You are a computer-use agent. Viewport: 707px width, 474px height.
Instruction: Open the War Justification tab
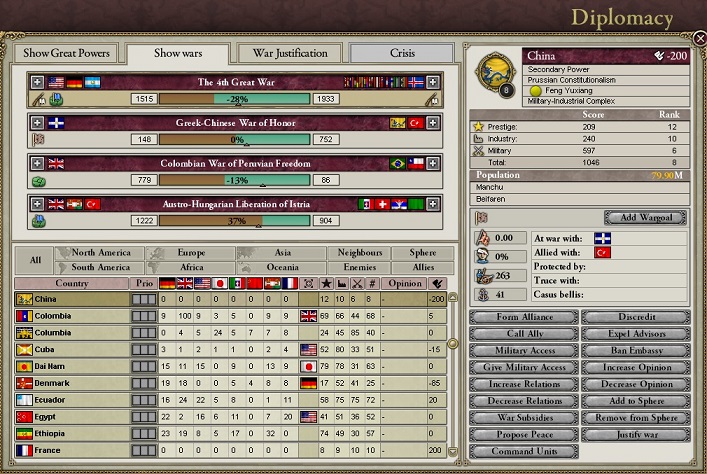[x=289, y=52]
